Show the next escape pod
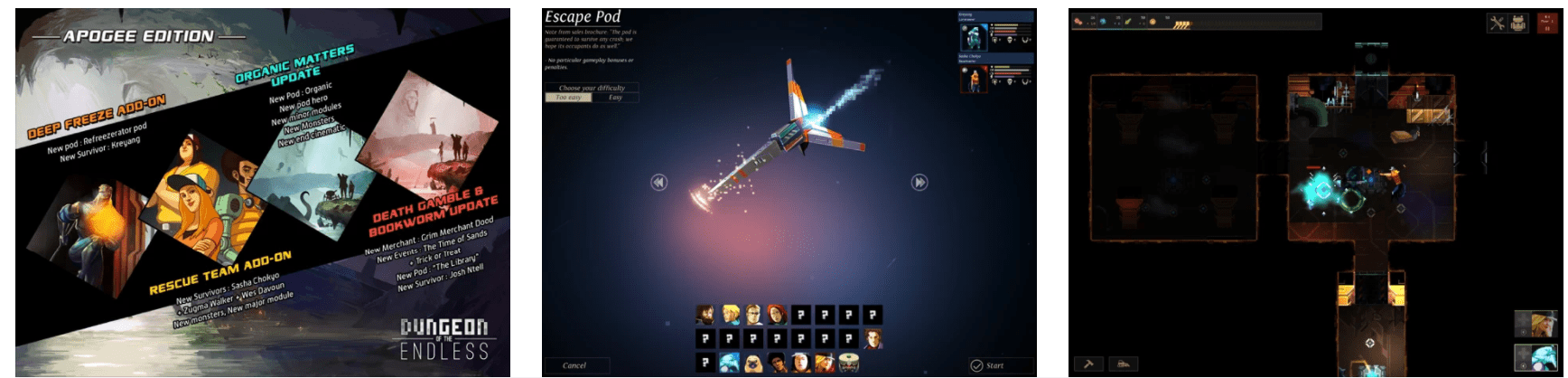This screenshot has height=378, width=1568. (919, 183)
